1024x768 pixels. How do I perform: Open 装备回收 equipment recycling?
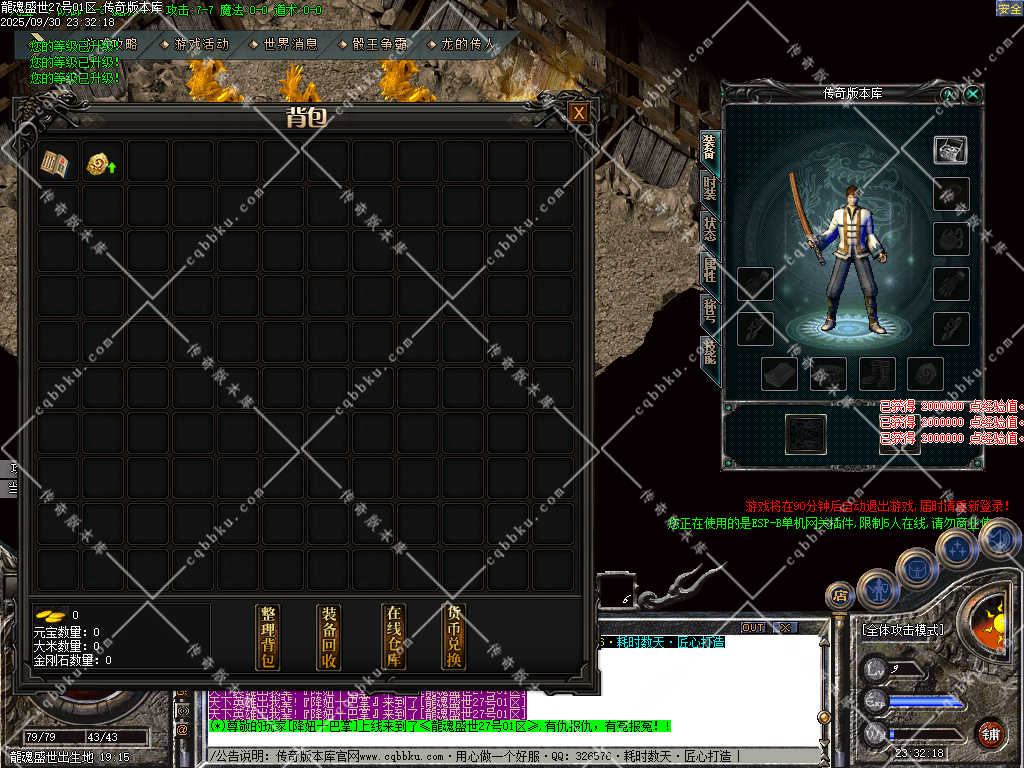coord(329,637)
